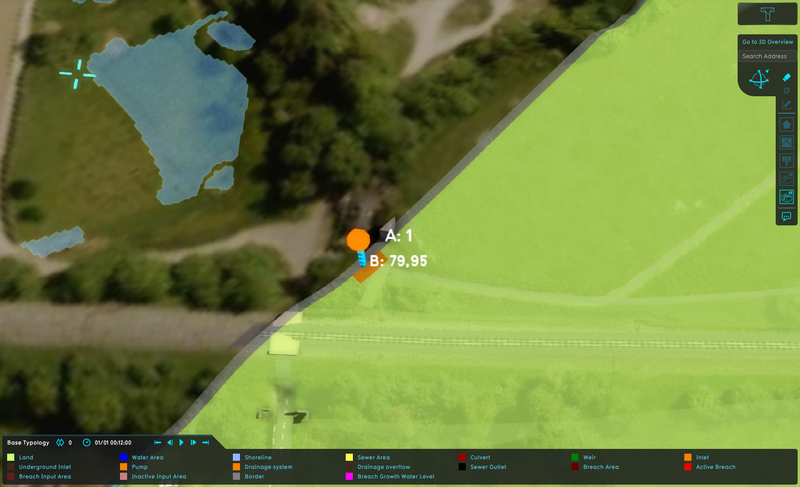Jump to the first timeline frame
800x487 pixels.
pos(157,442)
